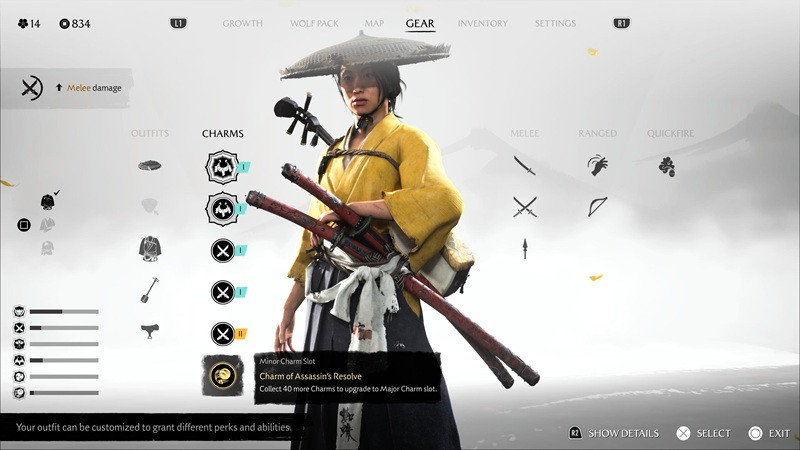The width and height of the screenshot is (800, 450).
Task: Open the Inventory tab
Action: [482, 23]
